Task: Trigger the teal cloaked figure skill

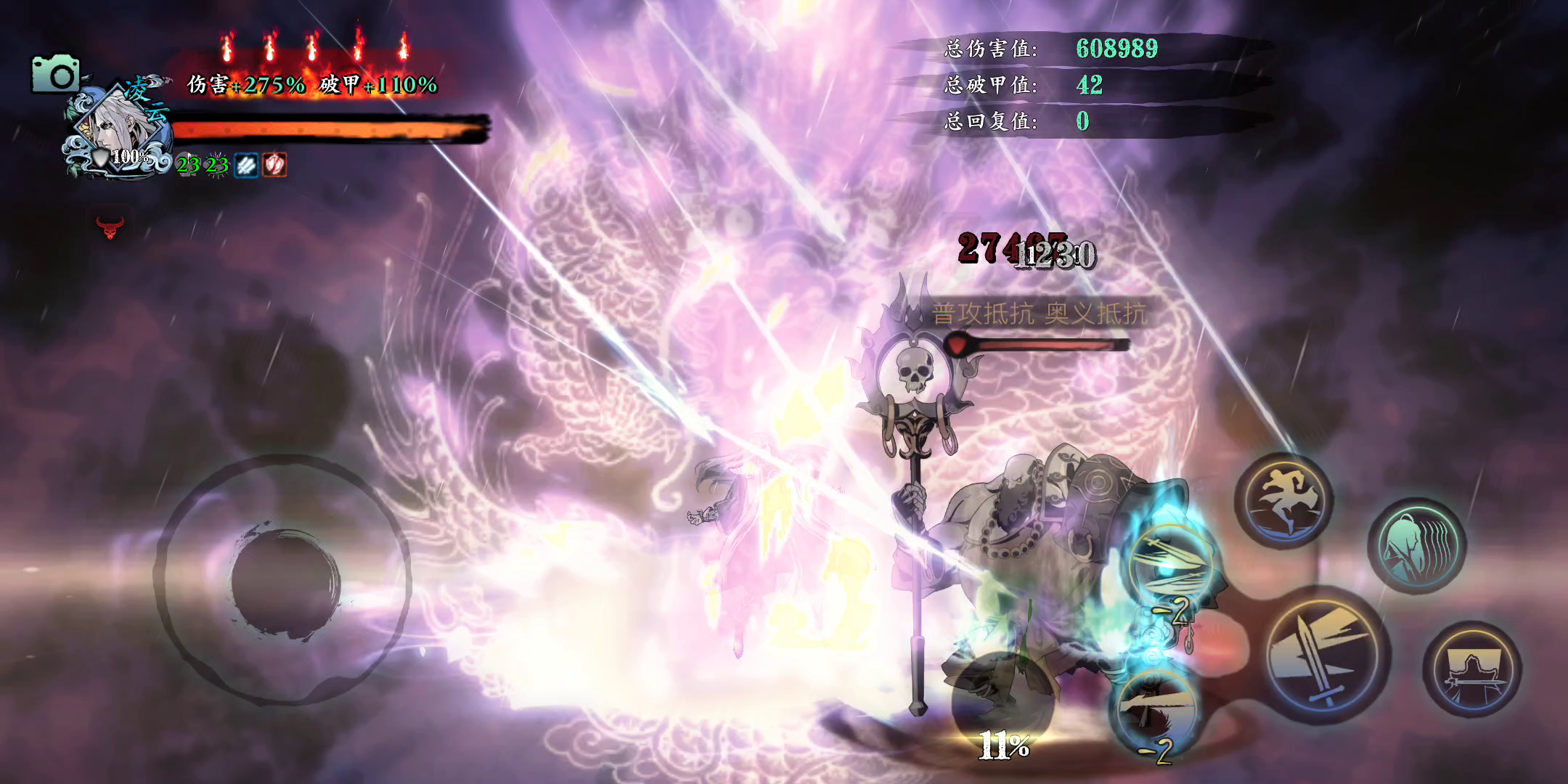Action: pos(1416,546)
